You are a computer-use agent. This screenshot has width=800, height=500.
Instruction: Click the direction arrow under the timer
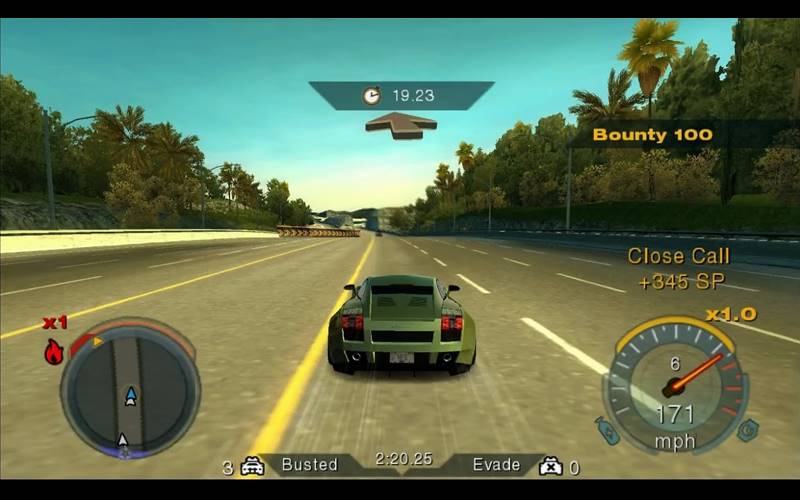[401, 125]
